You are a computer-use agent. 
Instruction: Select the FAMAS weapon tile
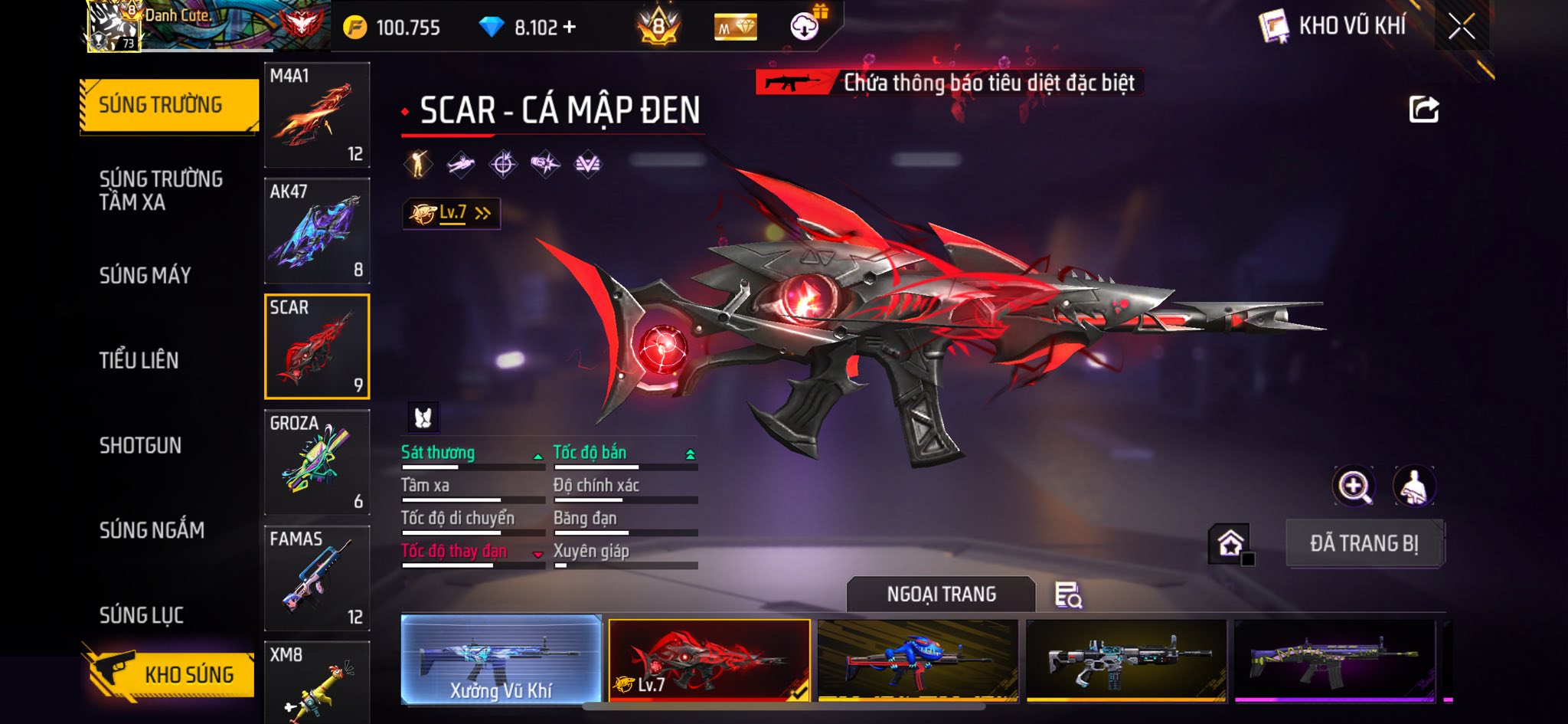pos(317,578)
